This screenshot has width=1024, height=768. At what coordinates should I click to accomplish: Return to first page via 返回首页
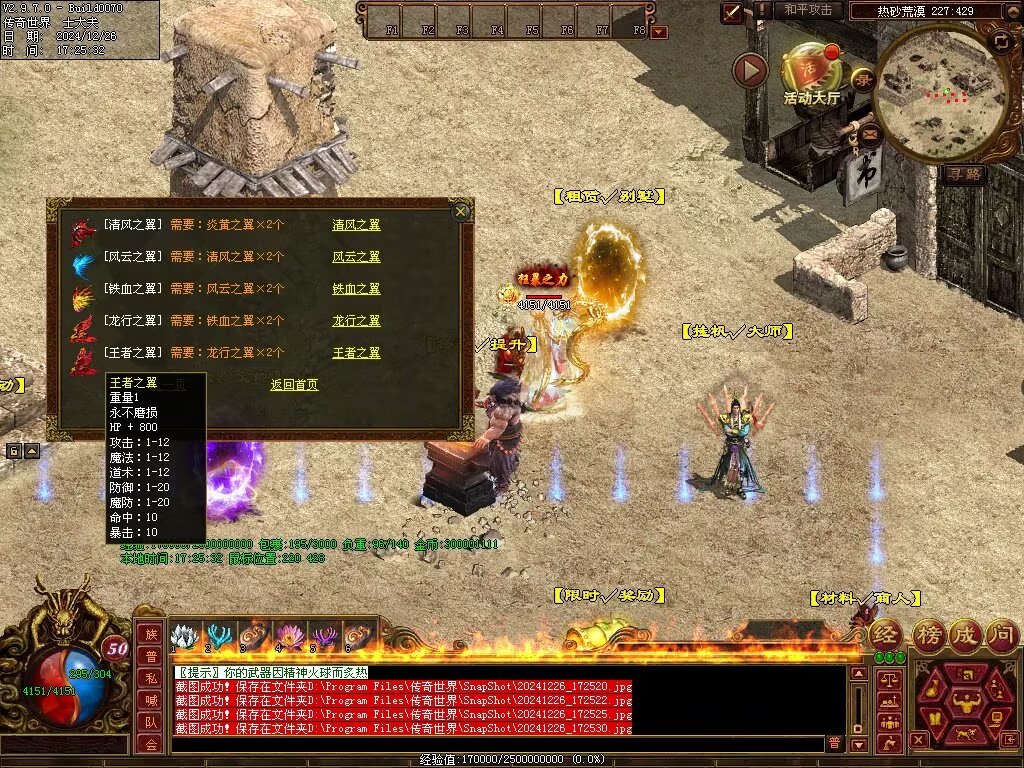coord(294,384)
